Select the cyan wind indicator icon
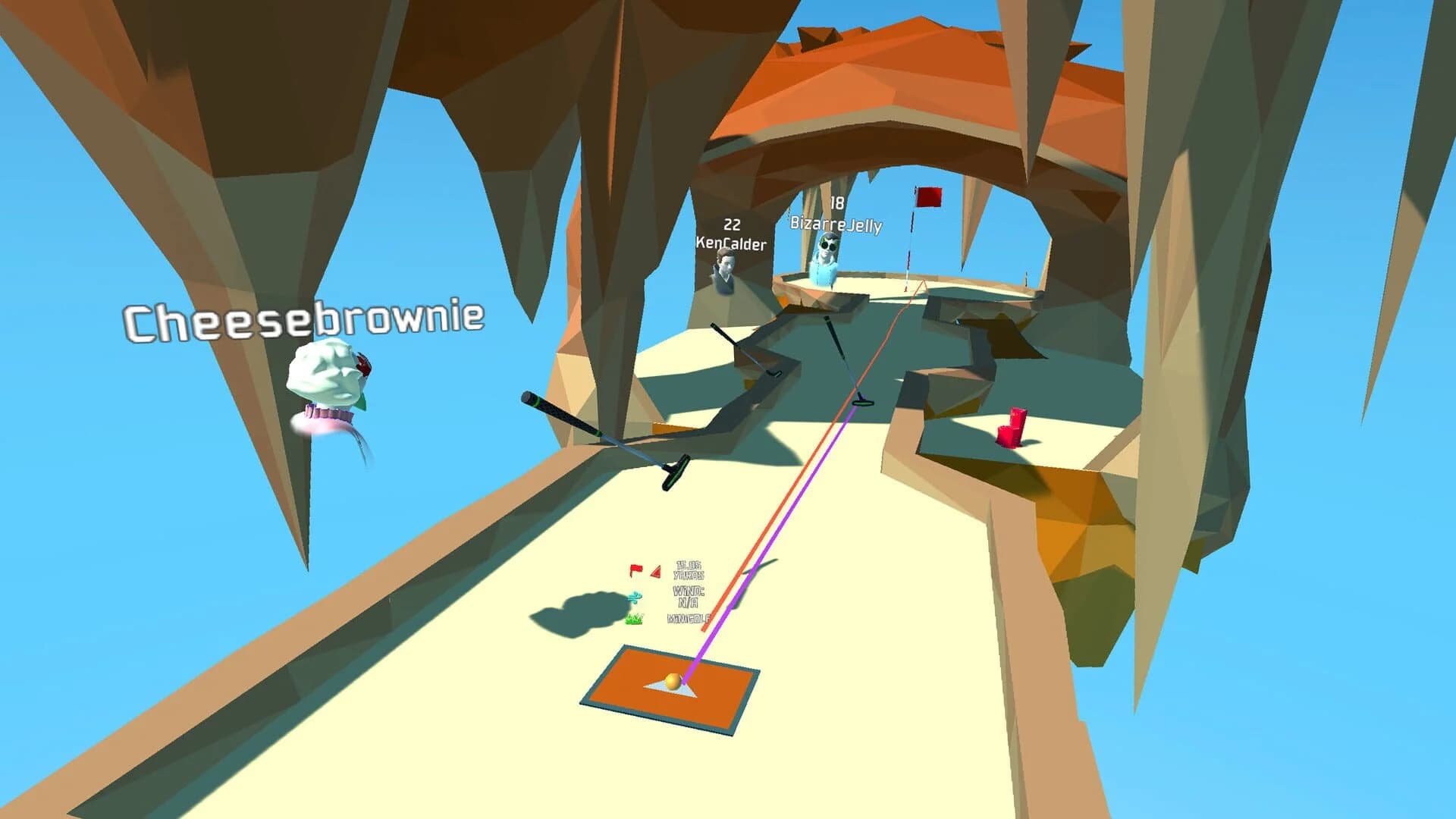 [x=634, y=598]
